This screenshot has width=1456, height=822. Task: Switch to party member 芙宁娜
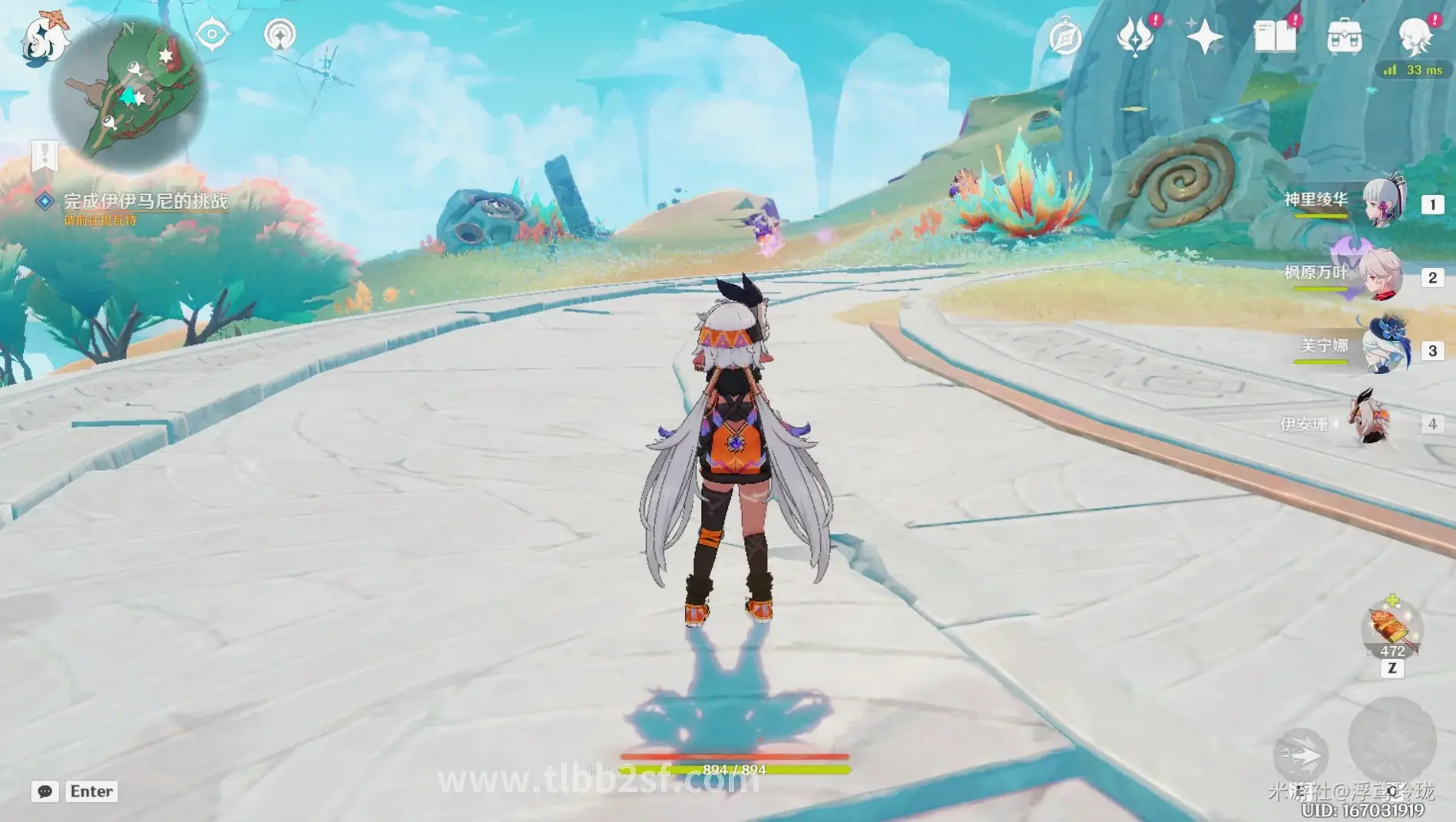pos(1385,349)
